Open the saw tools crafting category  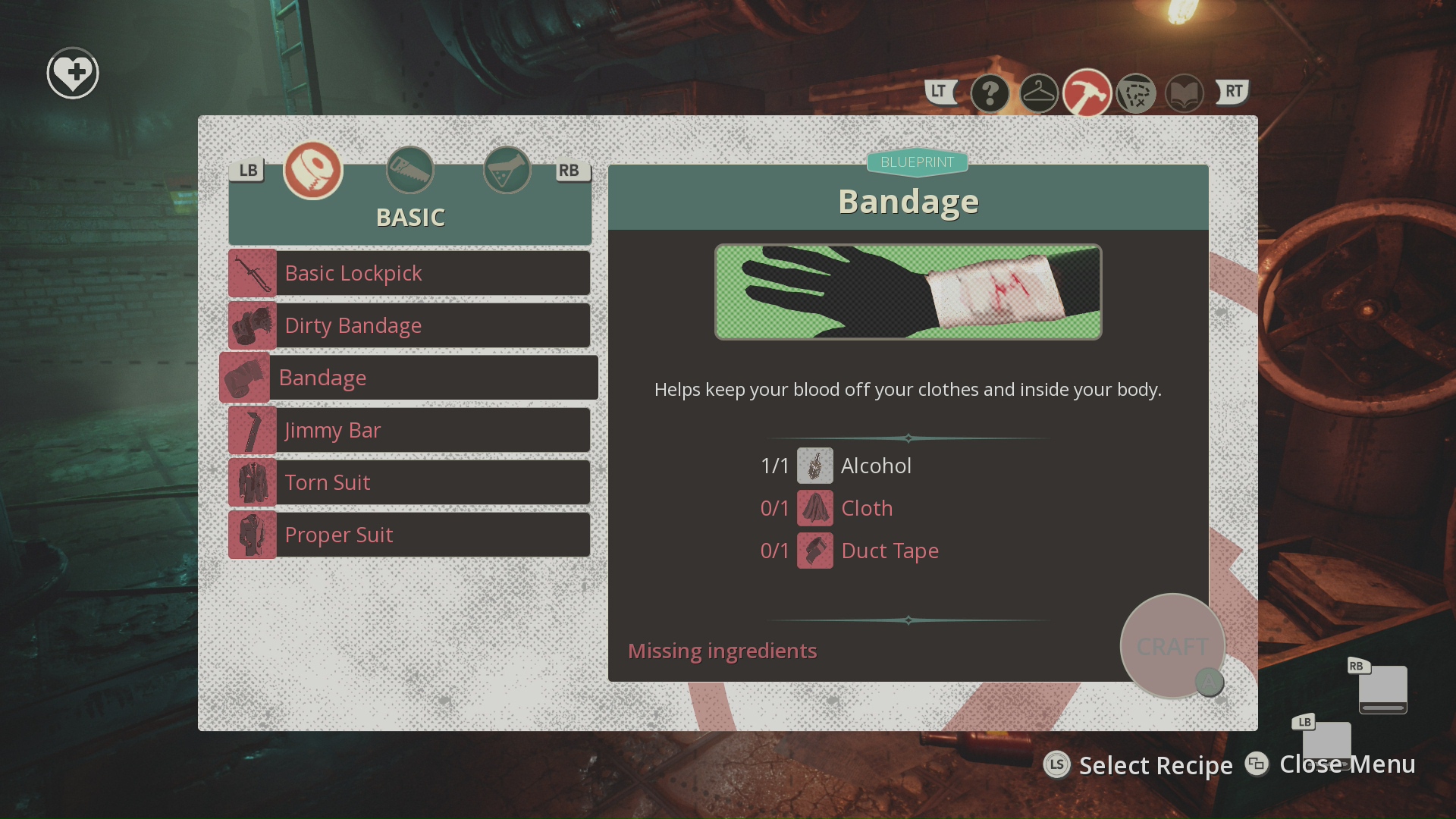click(x=410, y=170)
